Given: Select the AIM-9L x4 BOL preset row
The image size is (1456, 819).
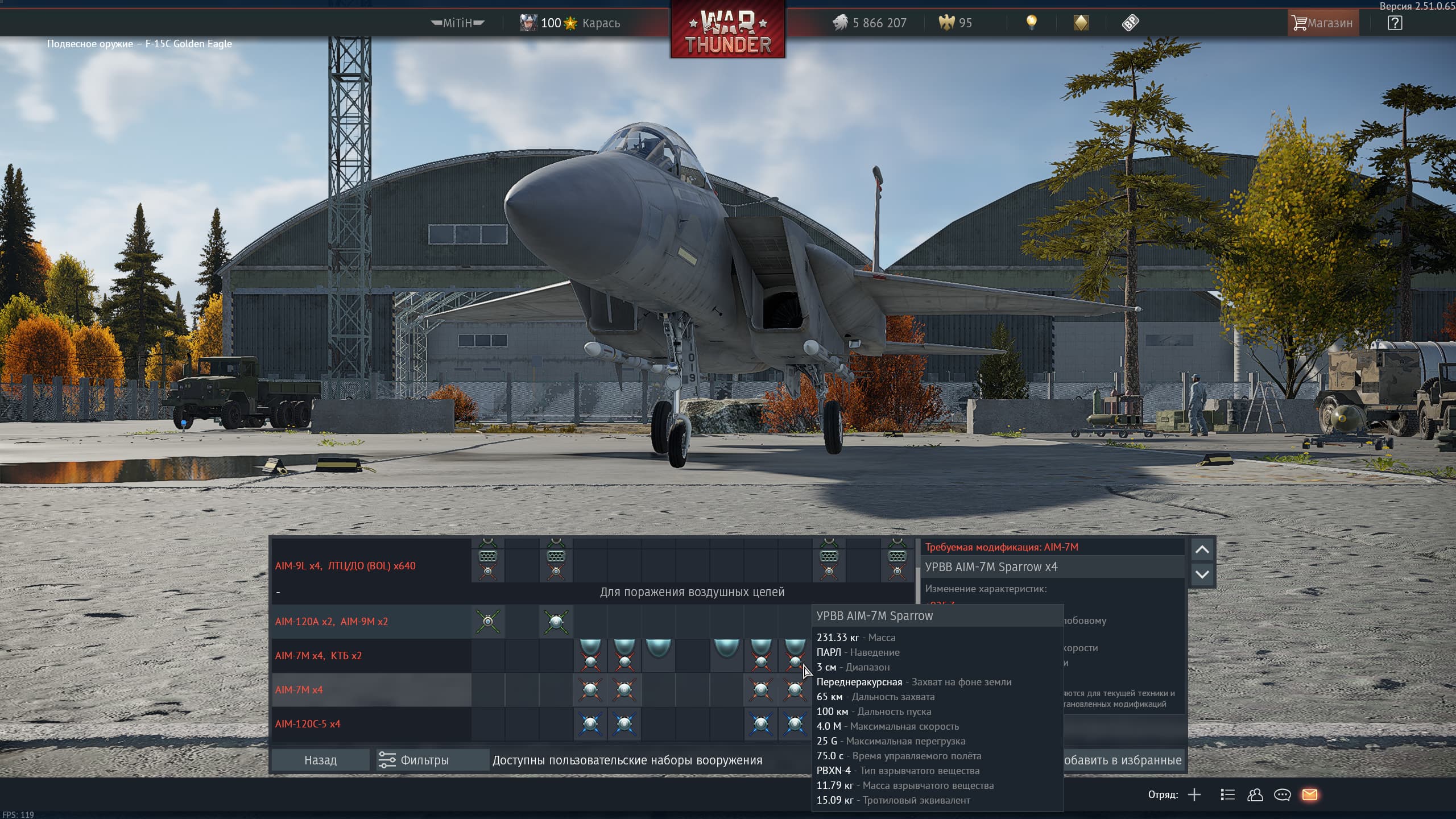Looking at the screenshot, I should point(345,566).
